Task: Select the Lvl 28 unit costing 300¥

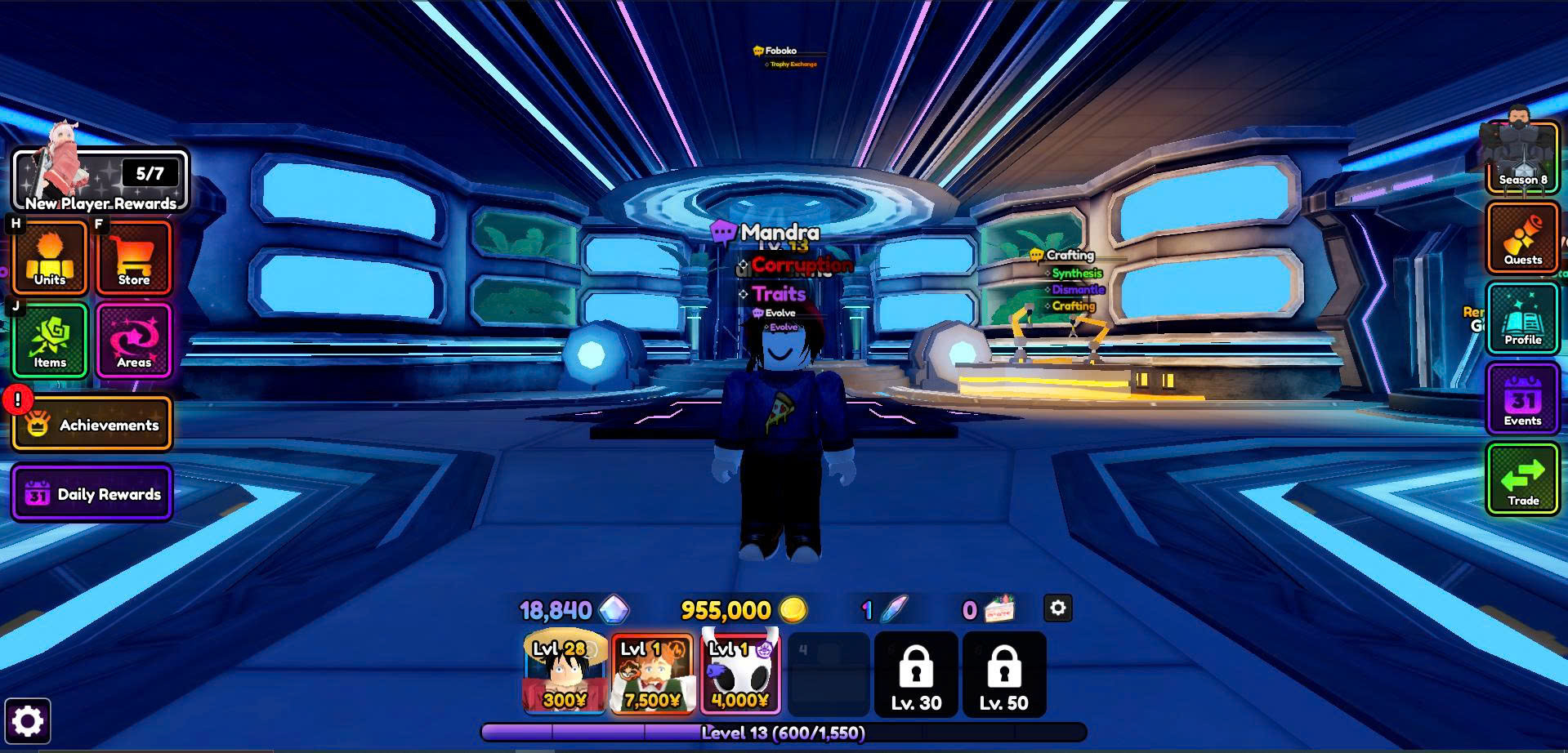Action: [x=565, y=674]
